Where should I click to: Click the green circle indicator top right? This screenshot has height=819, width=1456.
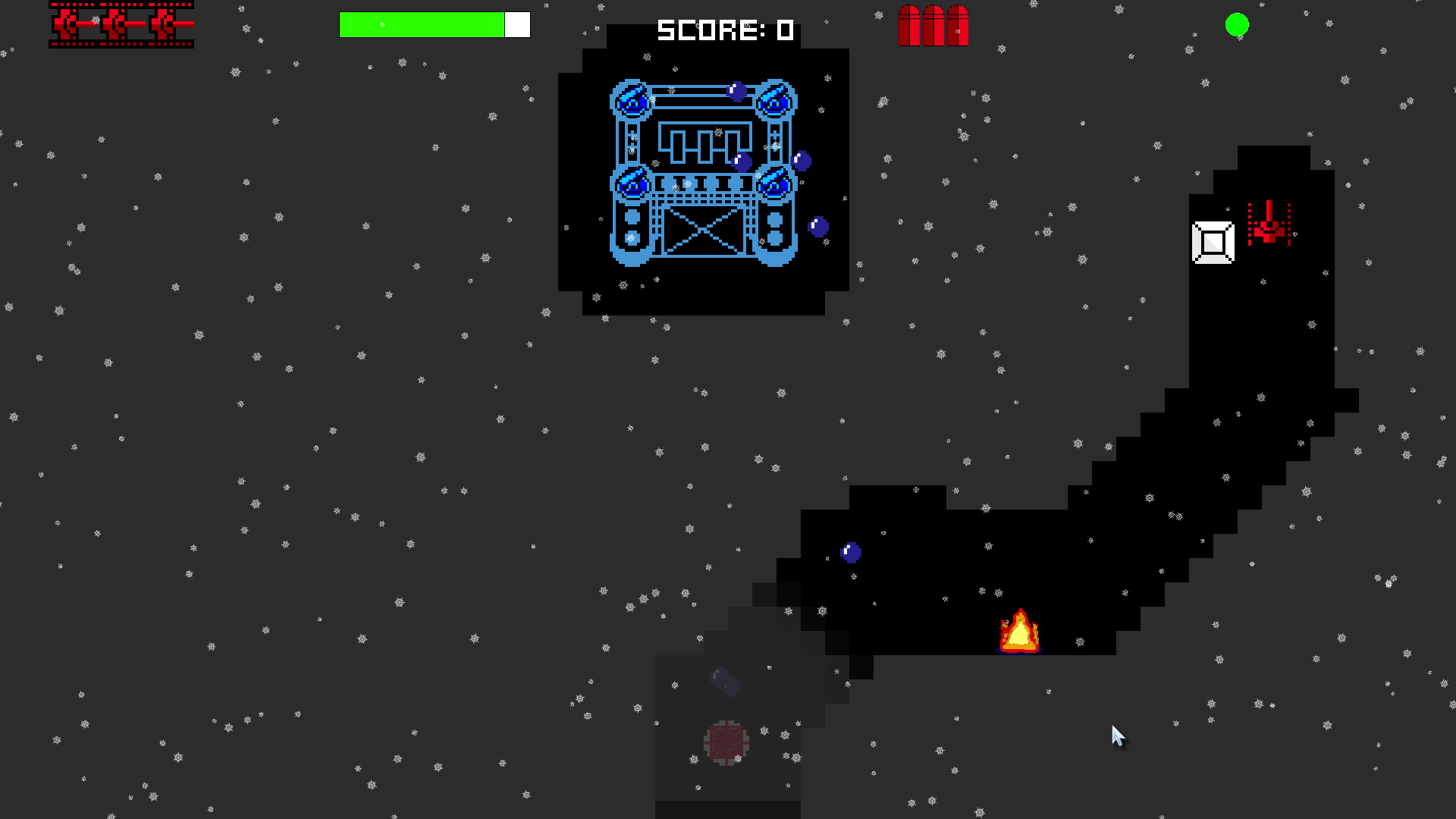1236,25
